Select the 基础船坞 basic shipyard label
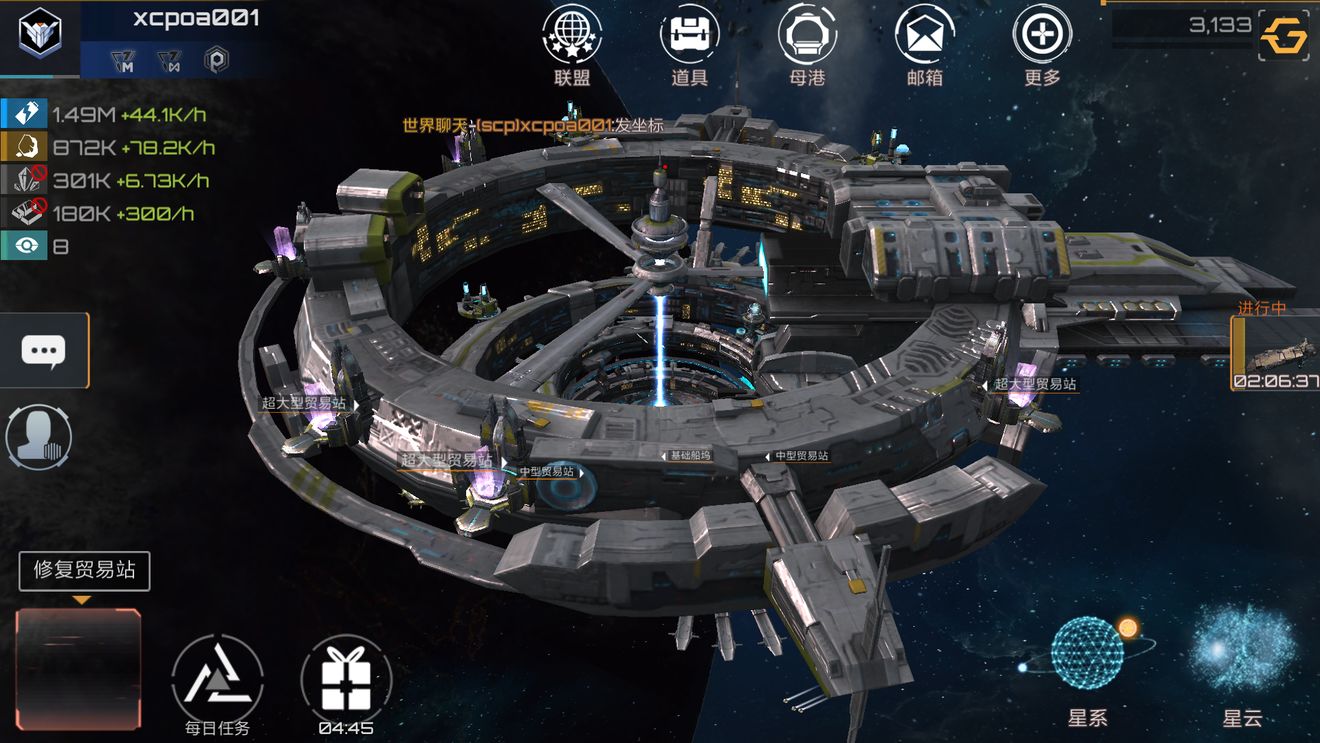Screen dimensions: 1320x743 click(x=700, y=456)
